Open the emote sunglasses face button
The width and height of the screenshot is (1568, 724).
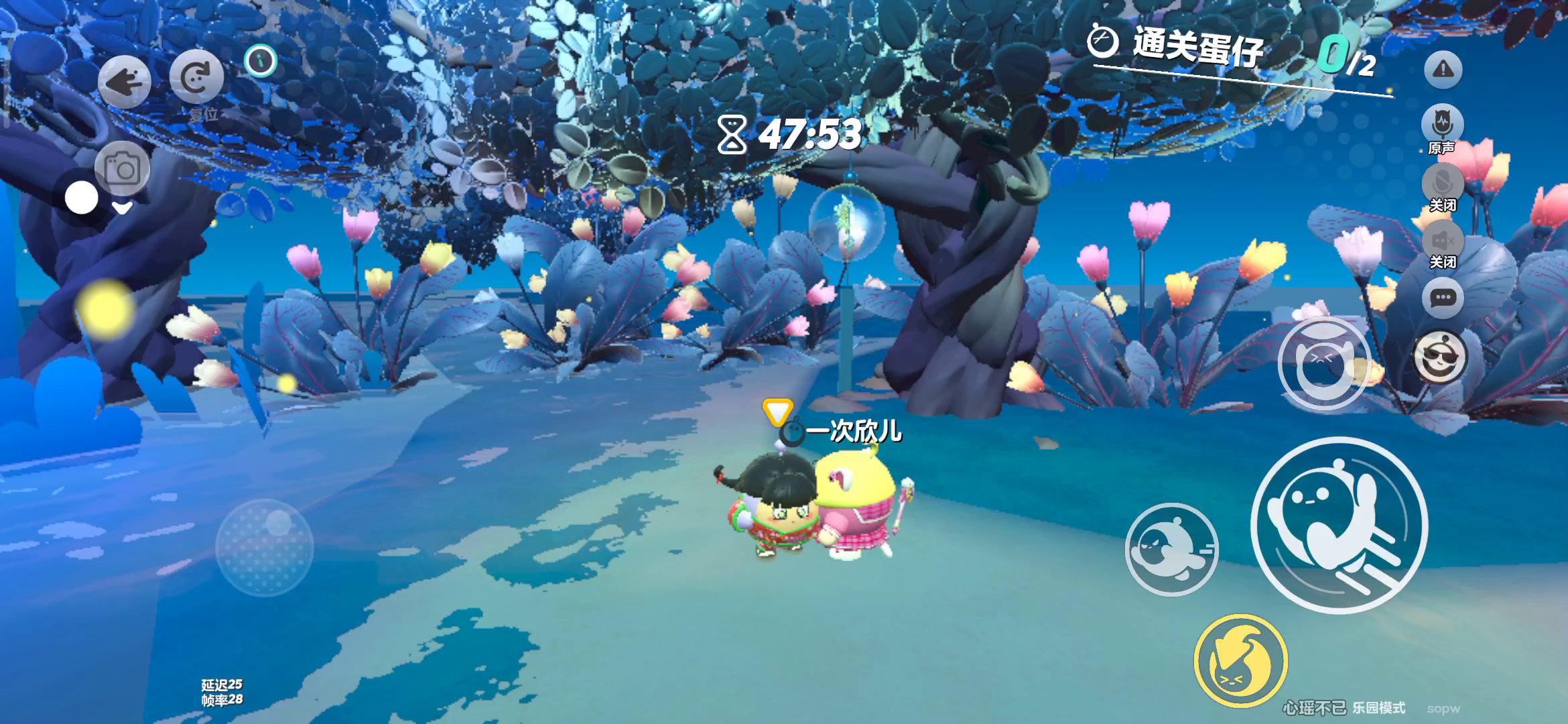[1440, 357]
